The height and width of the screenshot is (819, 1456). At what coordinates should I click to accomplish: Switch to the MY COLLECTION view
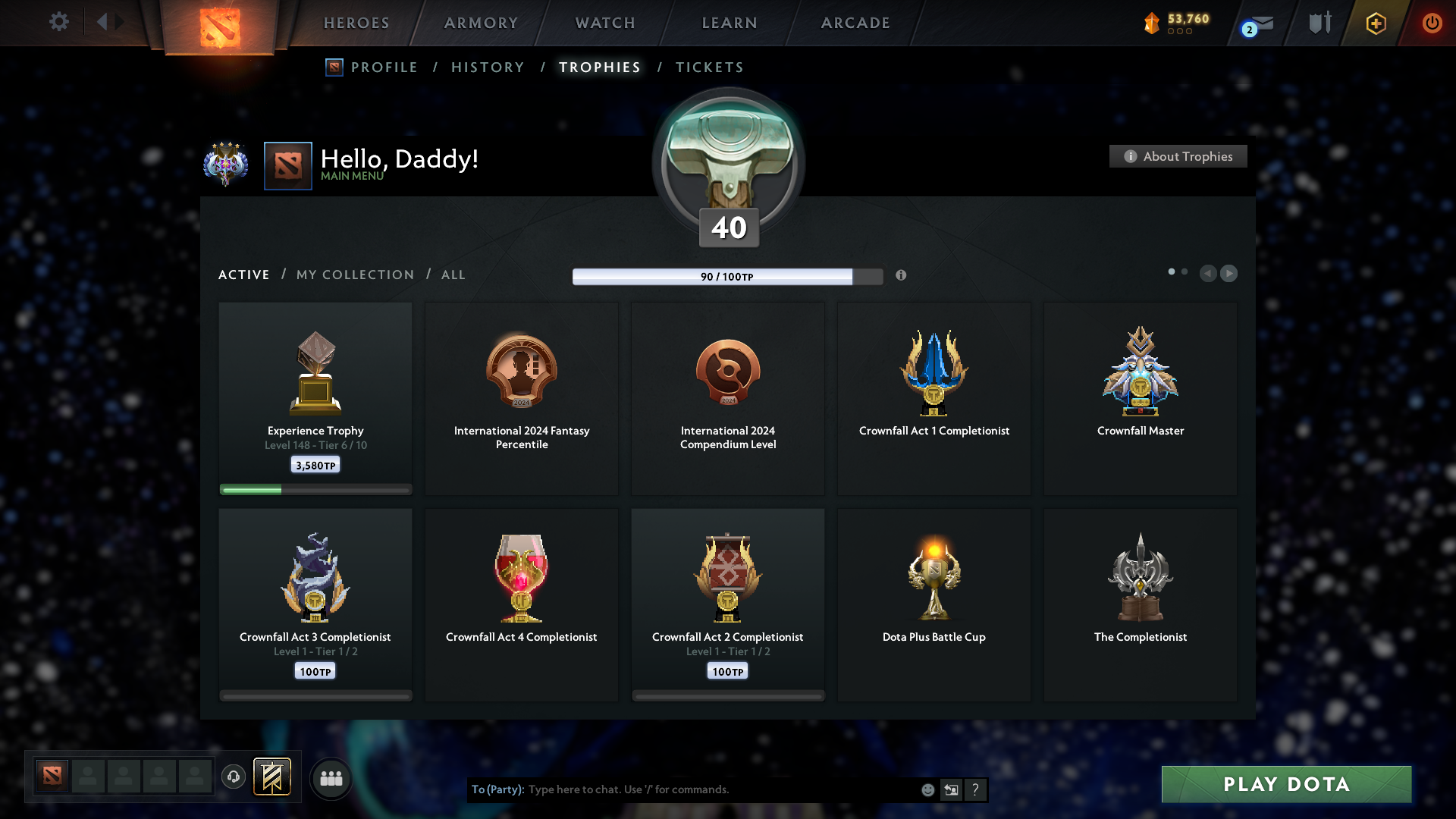coord(354,275)
